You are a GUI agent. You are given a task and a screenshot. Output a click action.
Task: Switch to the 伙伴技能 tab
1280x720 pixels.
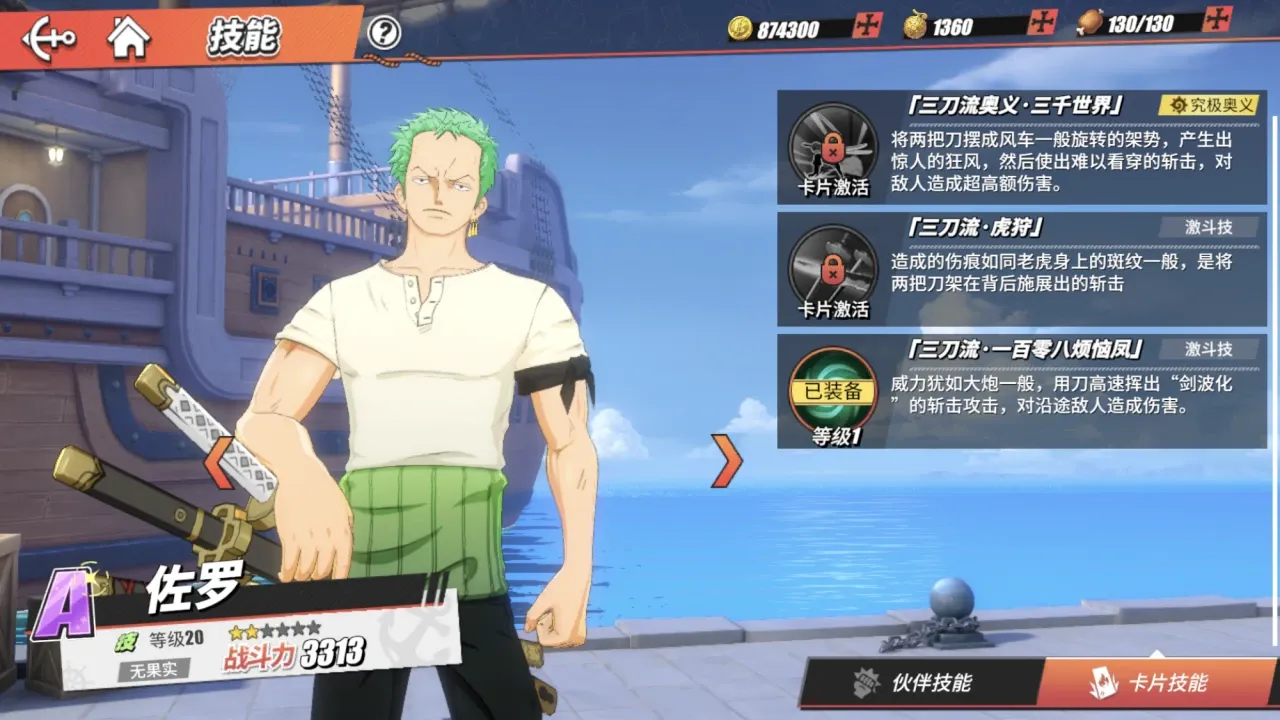point(917,684)
